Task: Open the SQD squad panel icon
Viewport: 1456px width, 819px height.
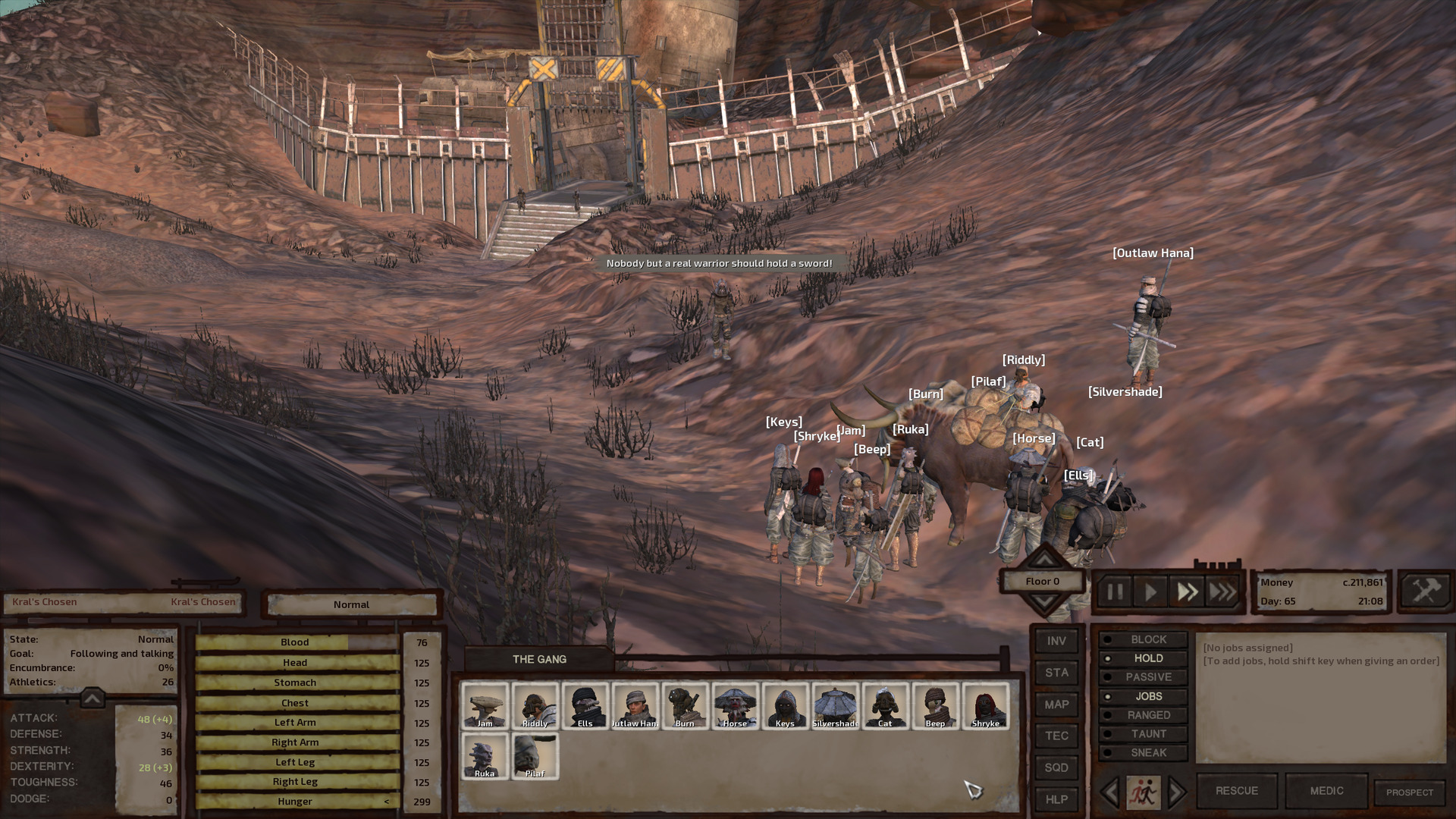Action: [x=1056, y=767]
